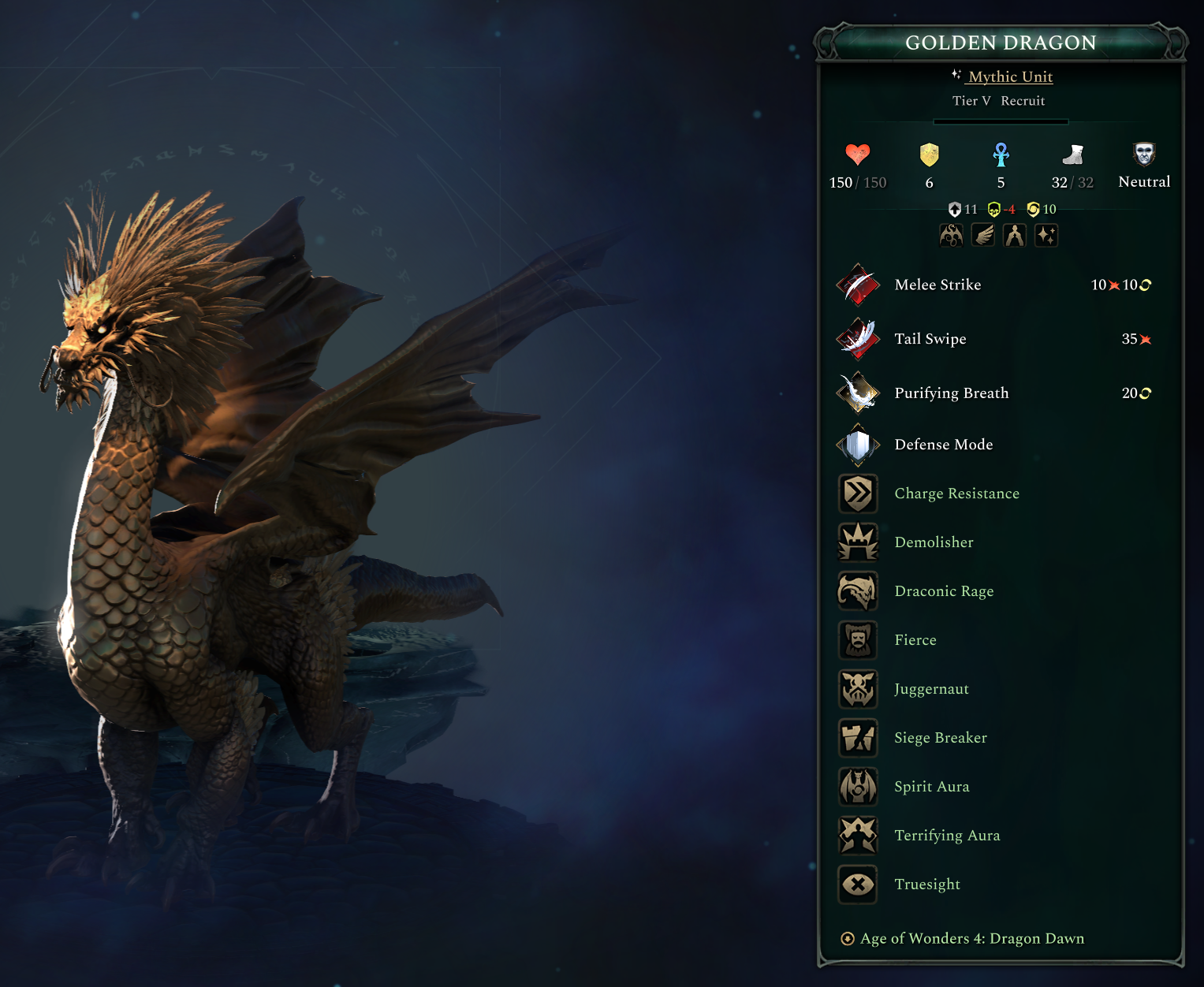Image resolution: width=1204 pixels, height=987 pixels.
Task: Open the Siege Breaker wall icon
Action: [858, 738]
